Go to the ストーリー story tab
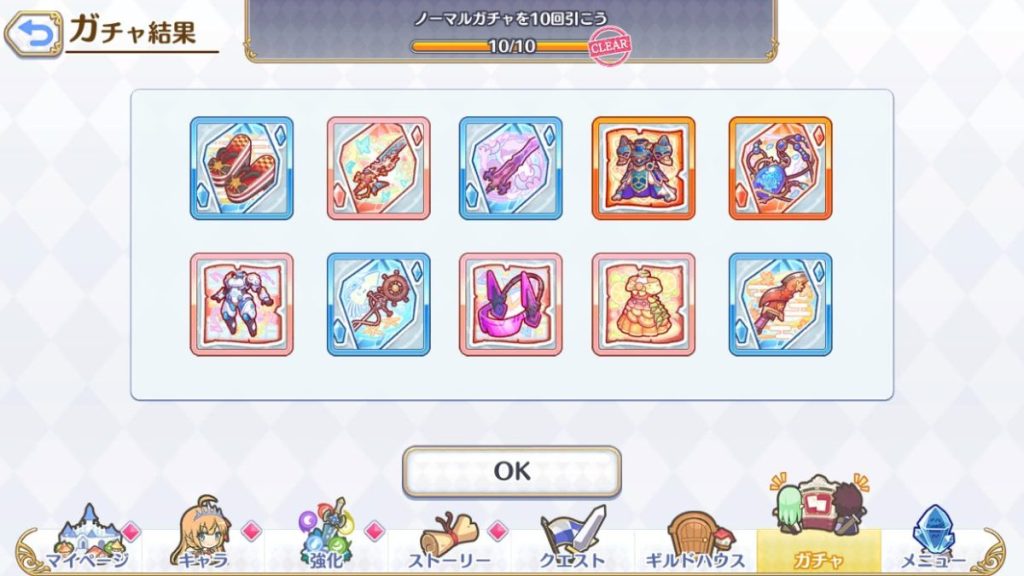 pyautogui.click(x=449, y=539)
